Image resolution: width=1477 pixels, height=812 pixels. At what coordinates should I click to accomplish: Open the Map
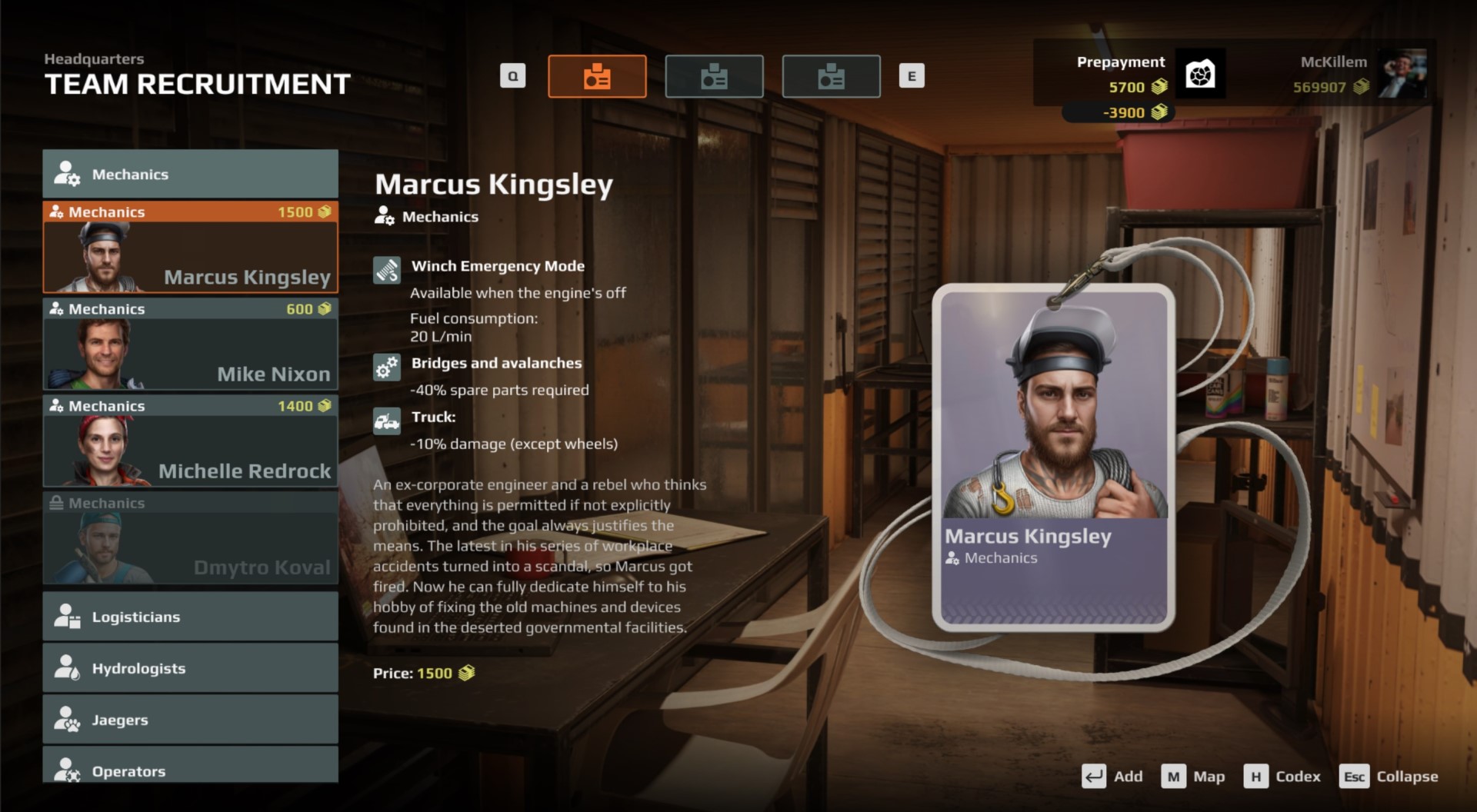(x=1192, y=777)
